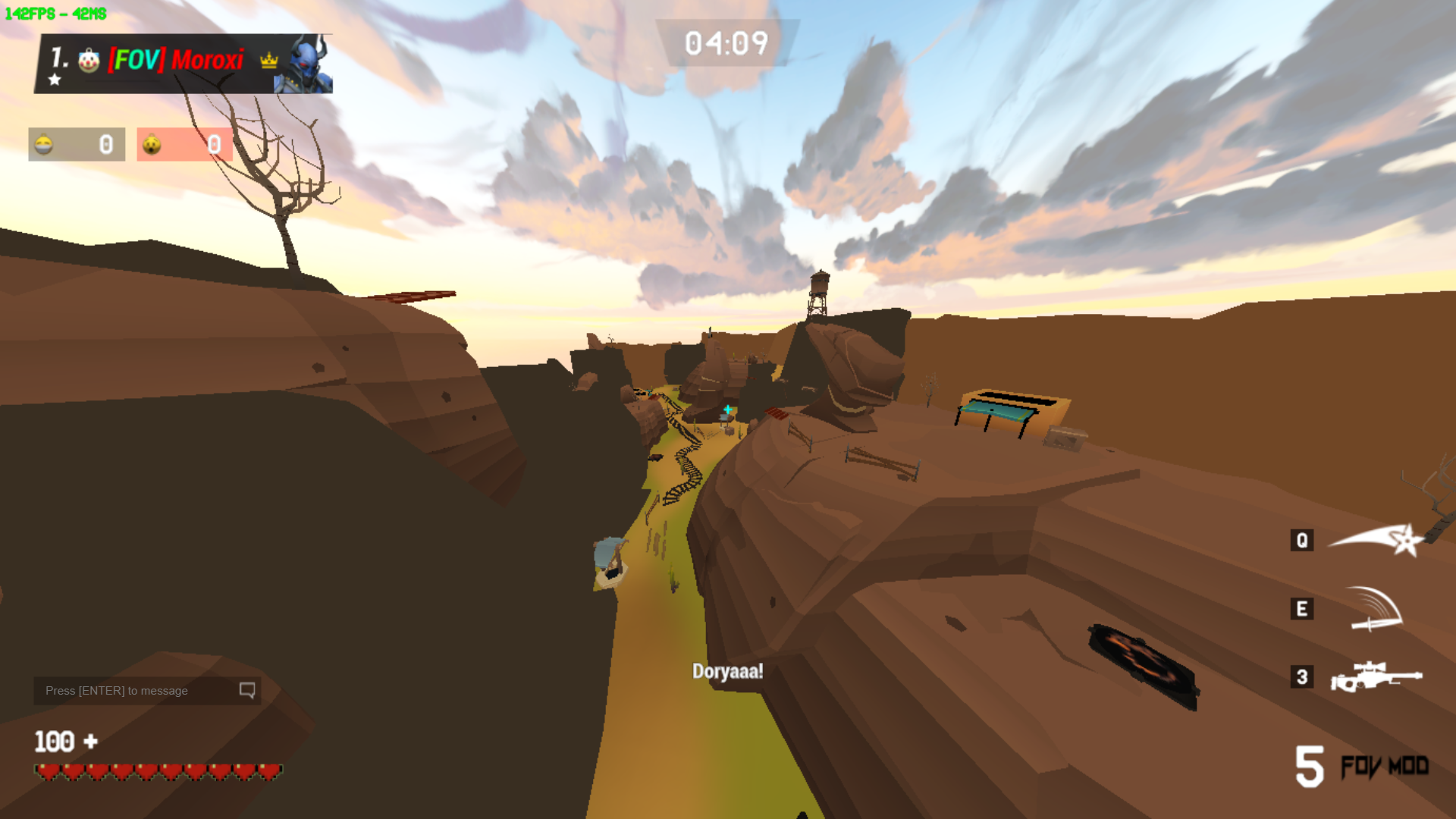Viewport: 1456px width, 819px height.
Task: Click Moroxi's blue demon avatar portrait
Action: (306, 62)
